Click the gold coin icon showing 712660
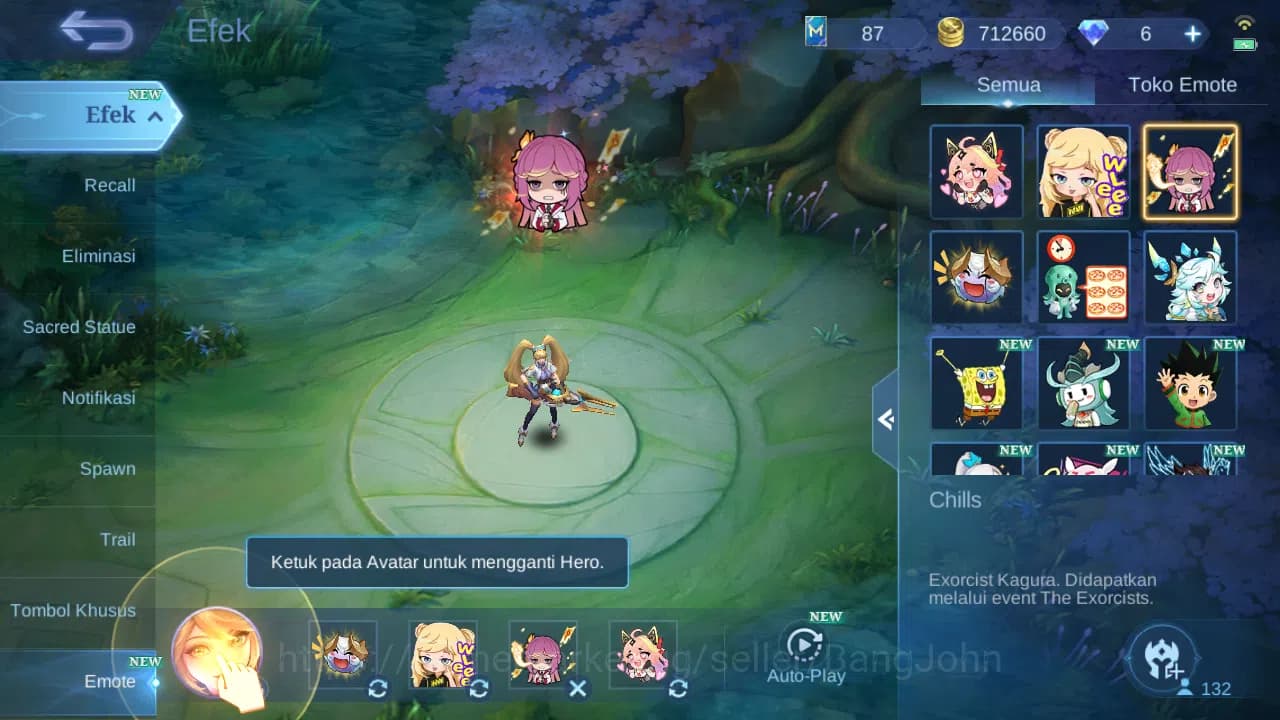The image size is (1280, 720). point(950,32)
